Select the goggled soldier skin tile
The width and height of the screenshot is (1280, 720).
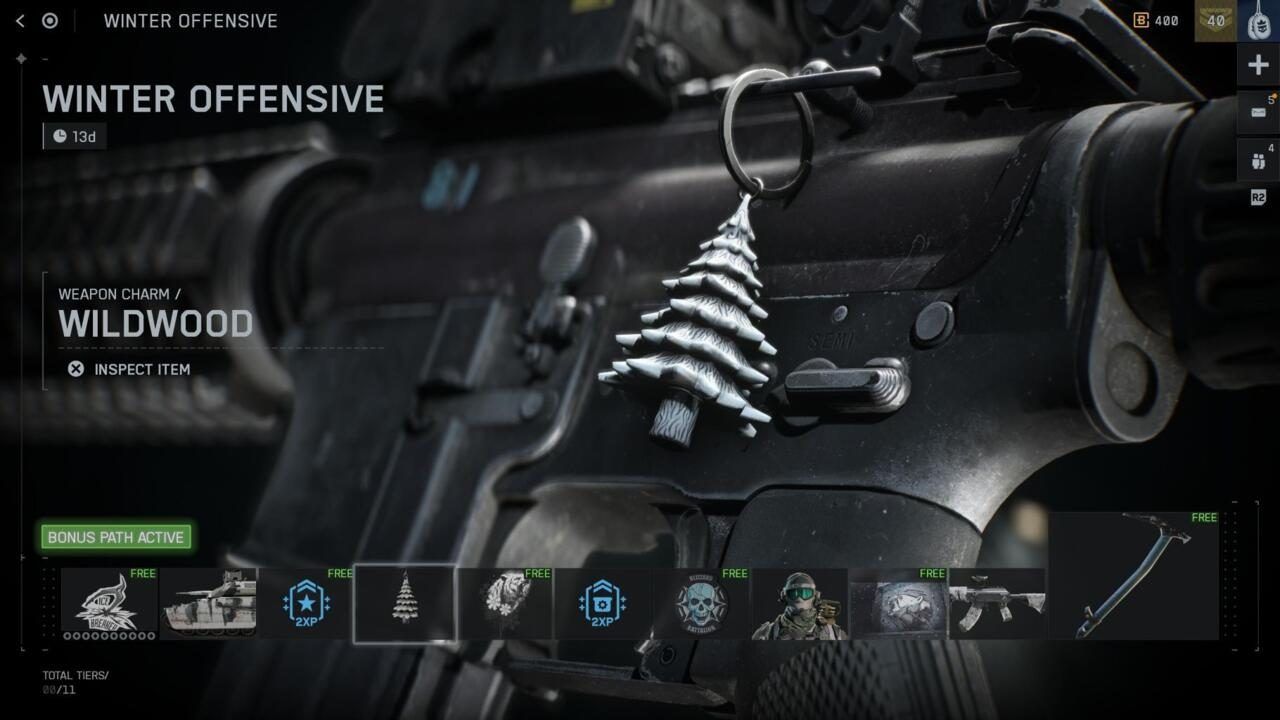[x=799, y=603]
